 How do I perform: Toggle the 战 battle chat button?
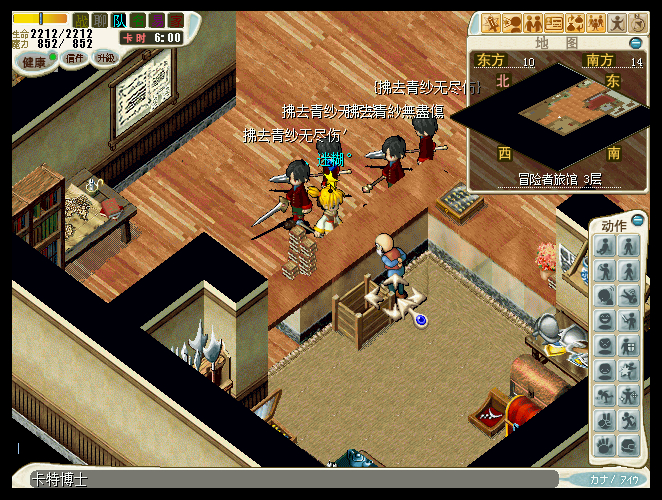tap(82, 19)
